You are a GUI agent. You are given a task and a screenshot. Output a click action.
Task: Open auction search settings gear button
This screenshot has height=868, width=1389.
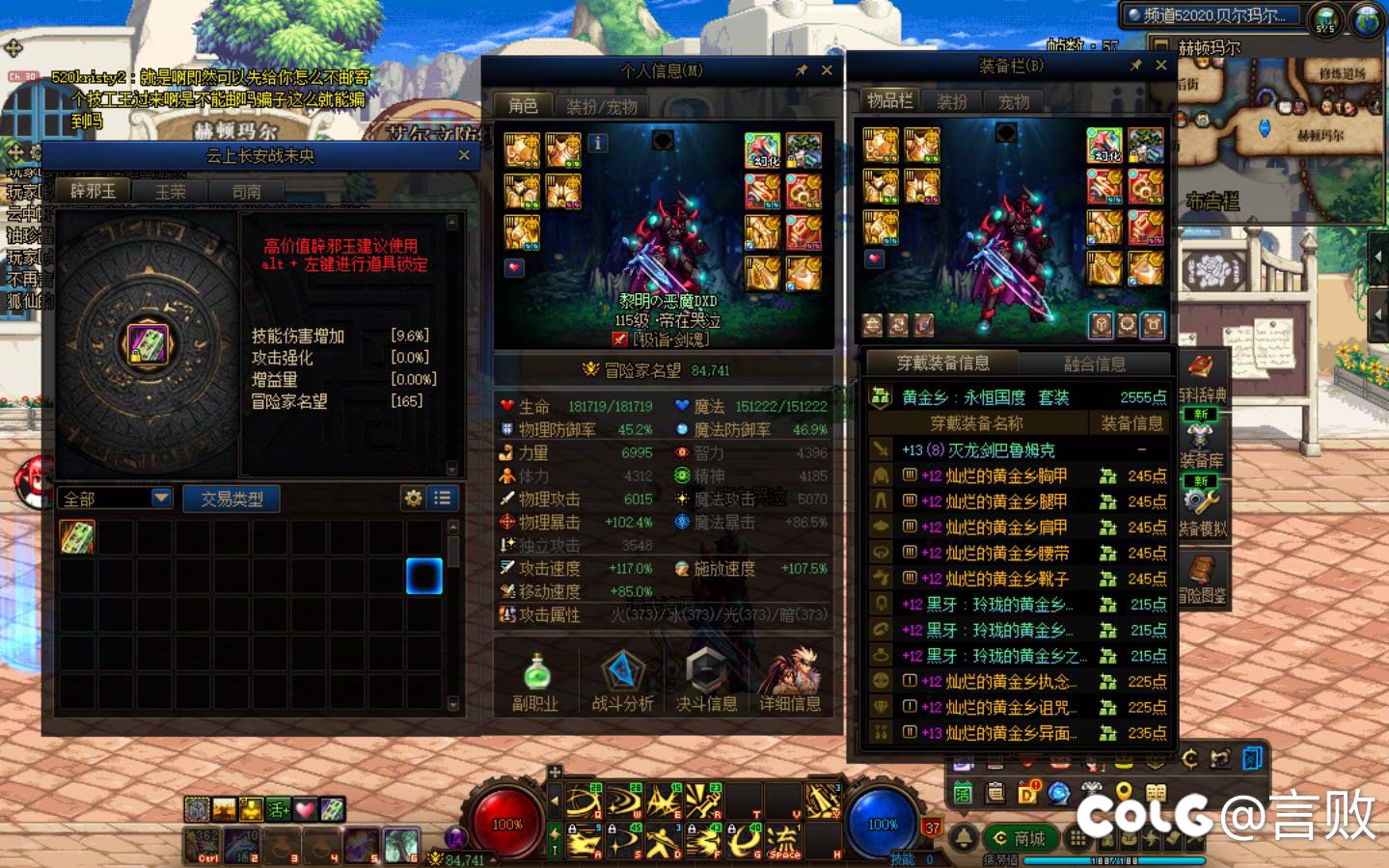[x=414, y=498]
